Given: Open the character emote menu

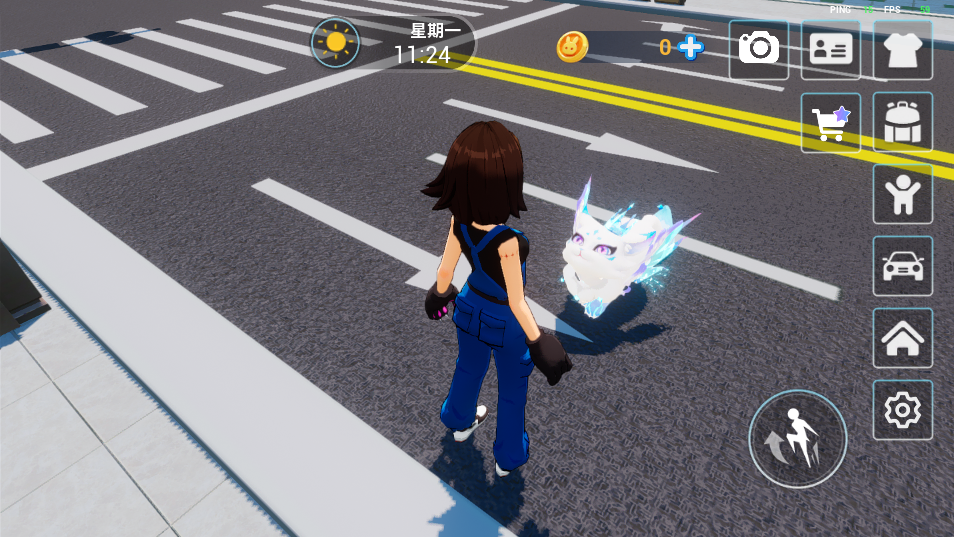Looking at the screenshot, I should [902, 194].
